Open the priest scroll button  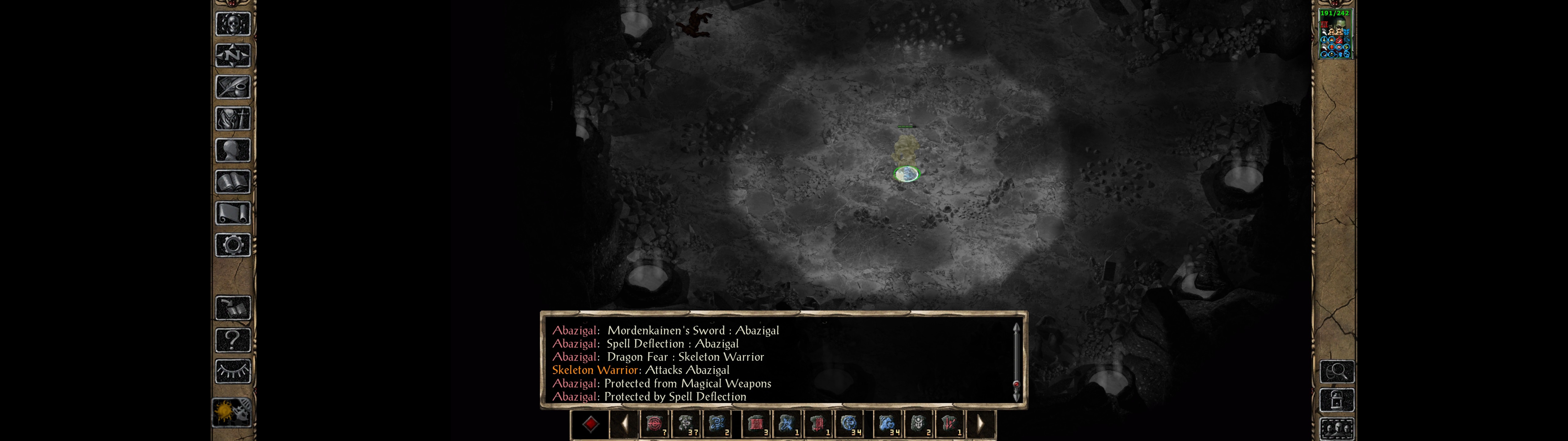coord(232,213)
